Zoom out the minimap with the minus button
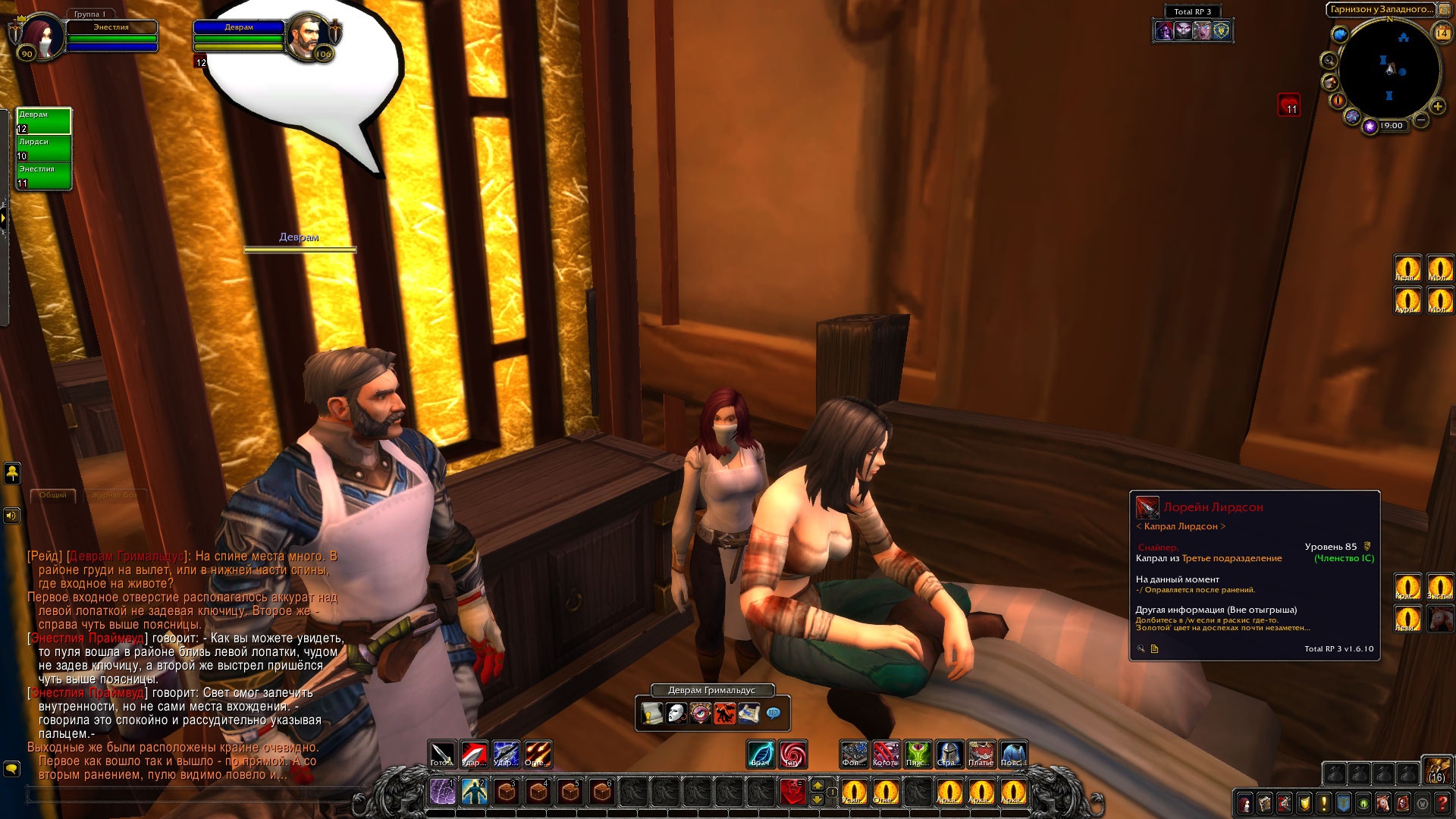Image resolution: width=1456 pixels, height=819 pixels. click(x=1421, y=120)
